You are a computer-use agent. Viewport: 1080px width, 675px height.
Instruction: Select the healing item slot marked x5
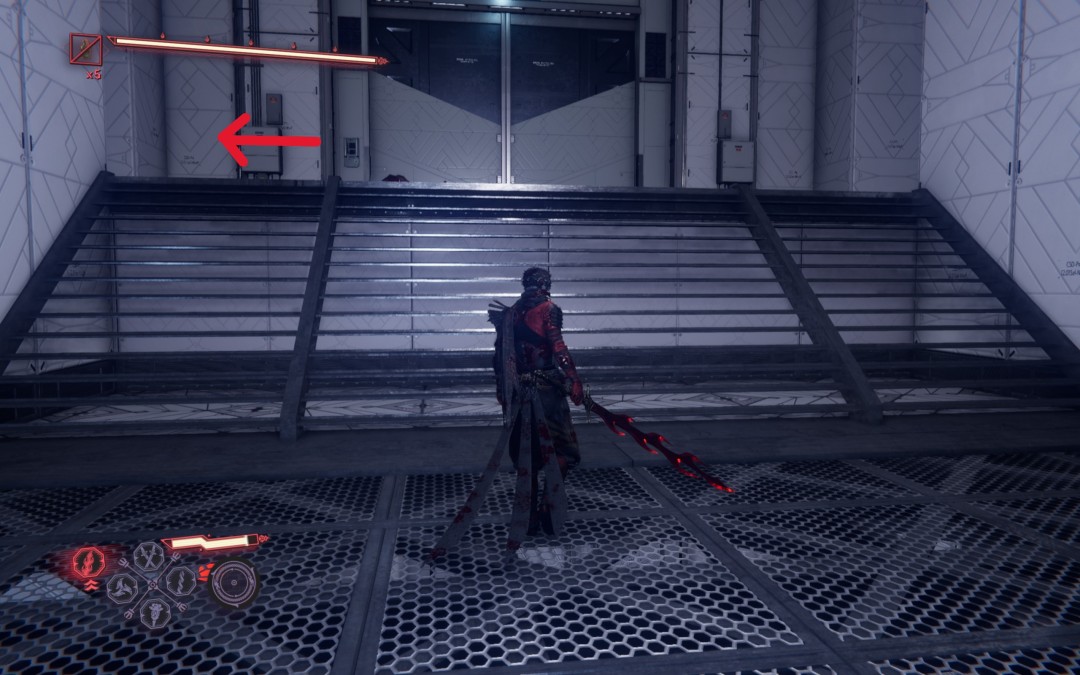coord(85,49)
